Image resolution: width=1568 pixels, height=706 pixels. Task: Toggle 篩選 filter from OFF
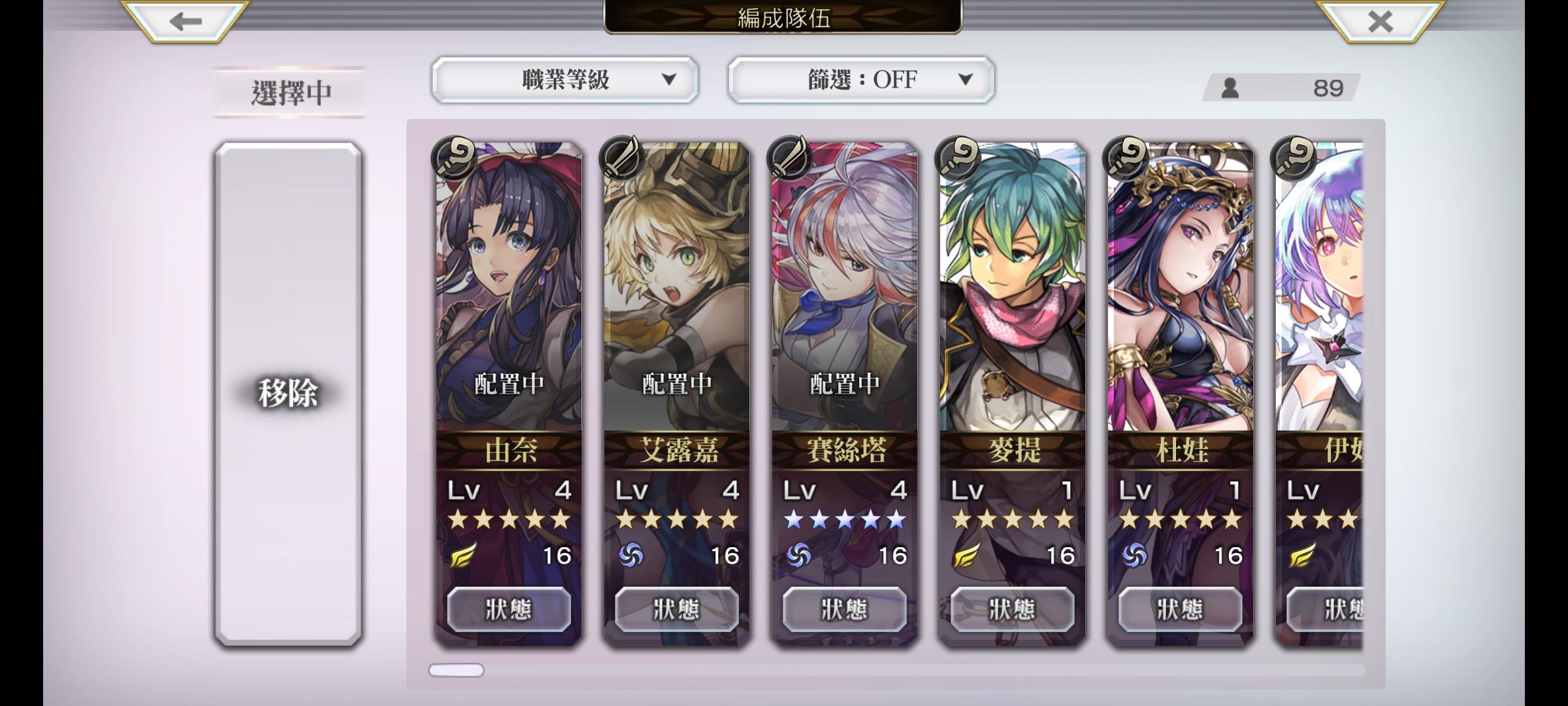click(x=859, y=79)
